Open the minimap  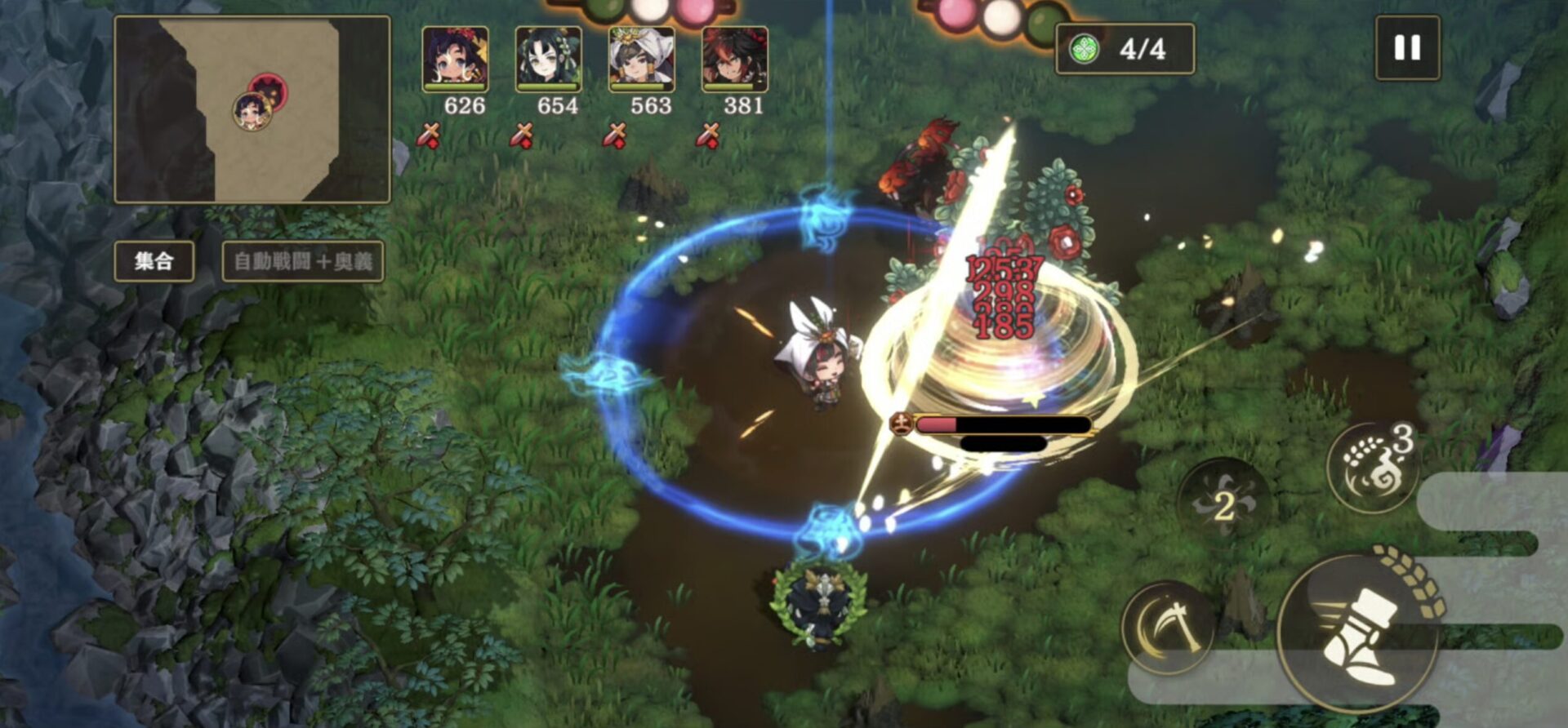[x=252, y=109]
